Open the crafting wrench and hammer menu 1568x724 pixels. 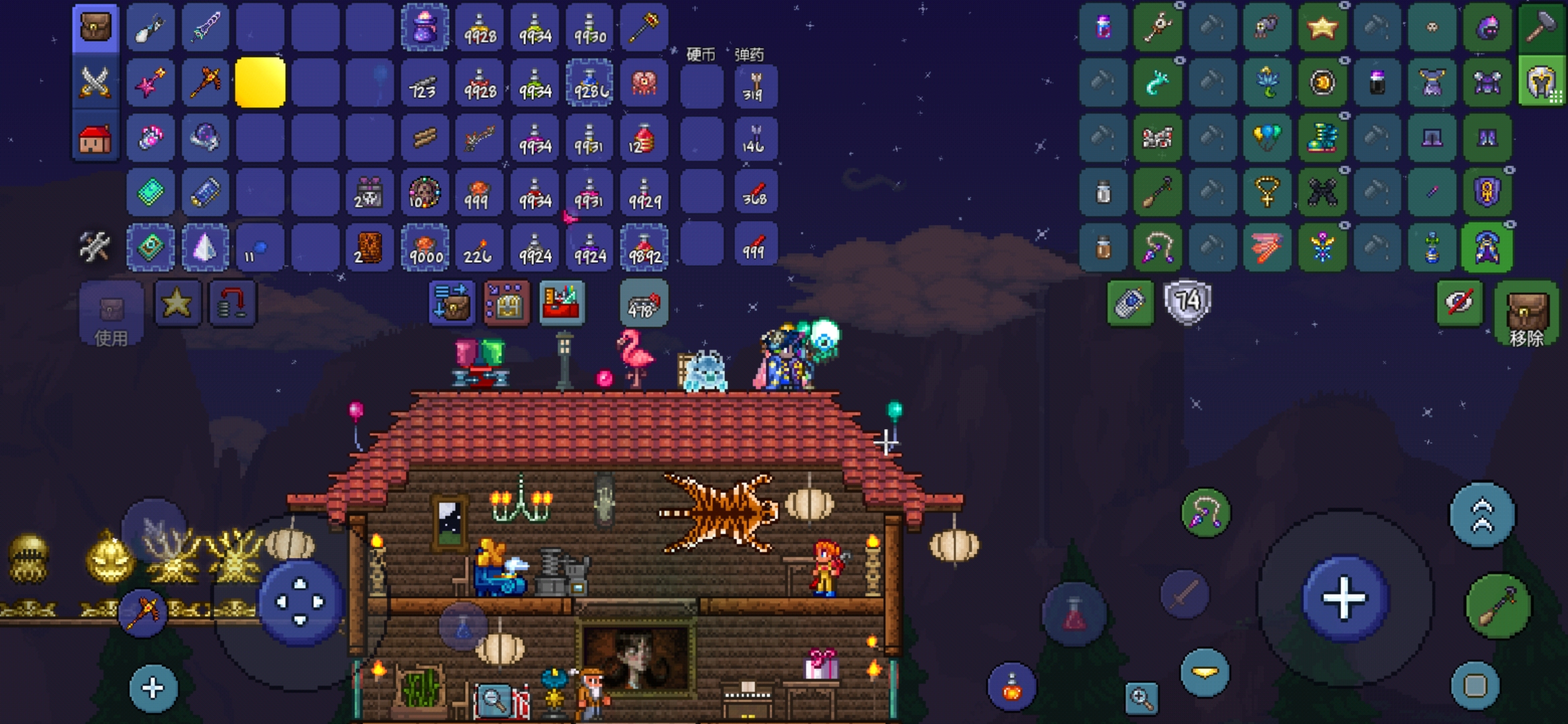94,247
